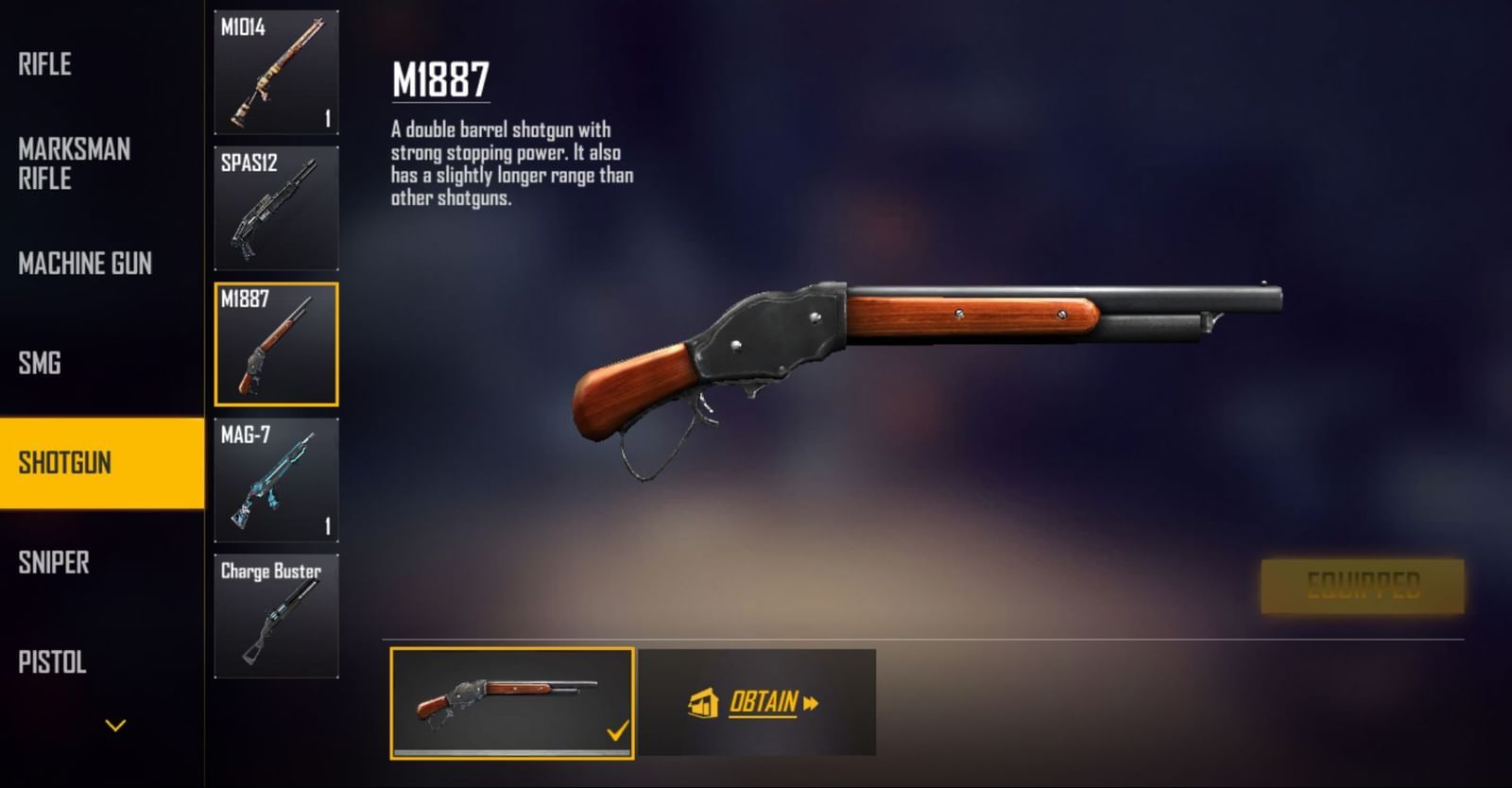
Task: Select the Charge Buster shotgun icon
Action: pyautogui.click(x=276, y=614)
